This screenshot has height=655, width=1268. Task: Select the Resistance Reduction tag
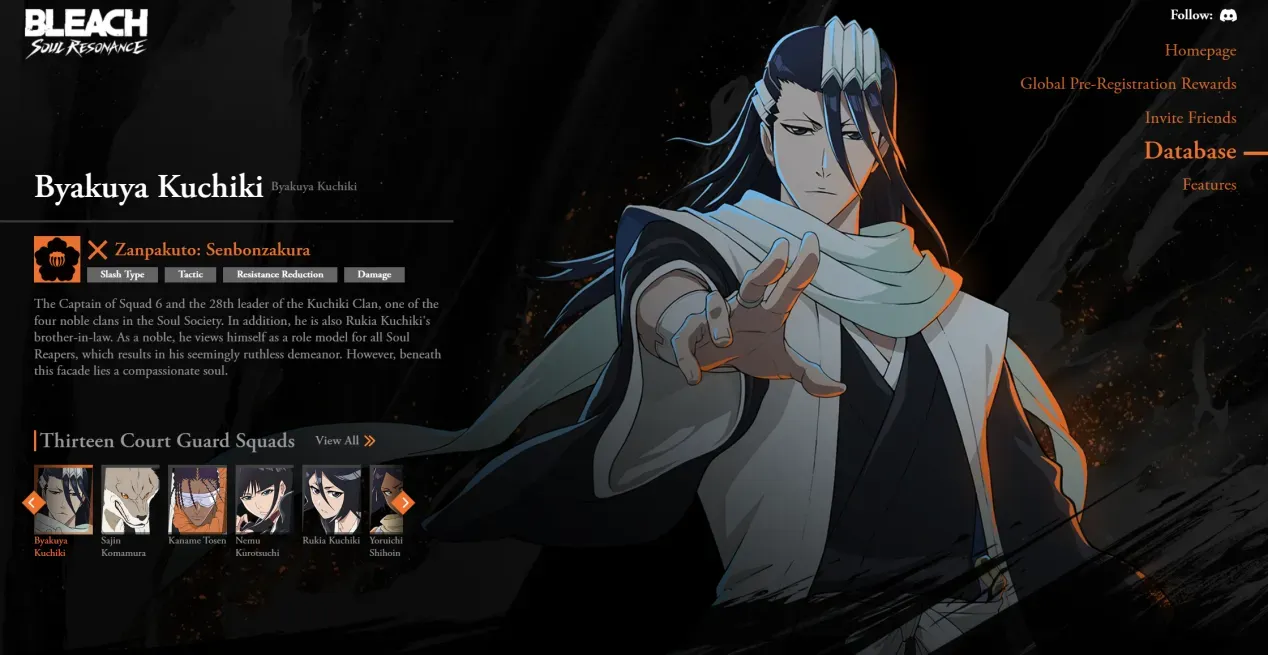(x=280, y=275)
